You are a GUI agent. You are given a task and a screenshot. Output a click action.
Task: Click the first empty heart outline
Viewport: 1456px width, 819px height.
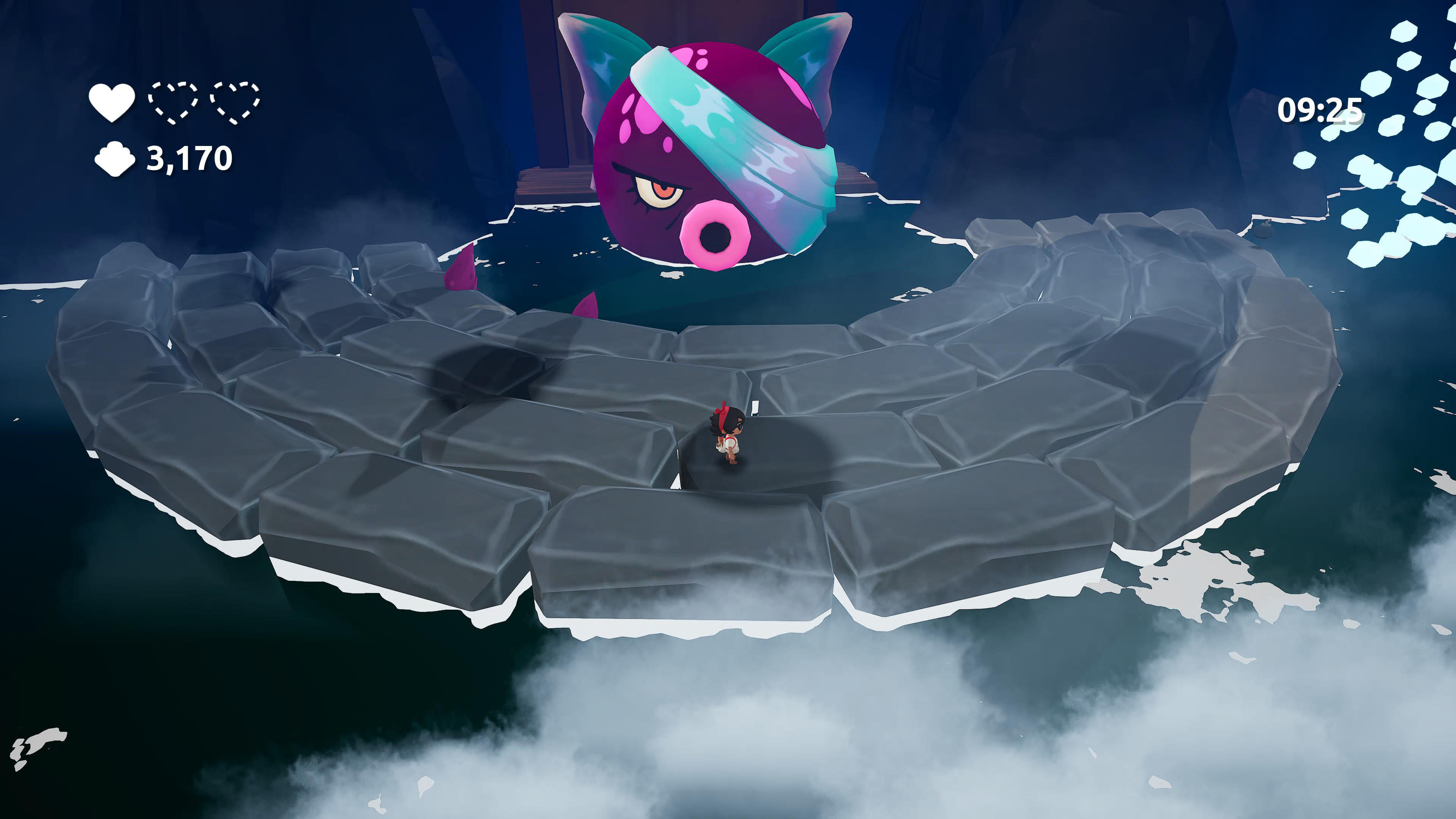tap(174, 102)
